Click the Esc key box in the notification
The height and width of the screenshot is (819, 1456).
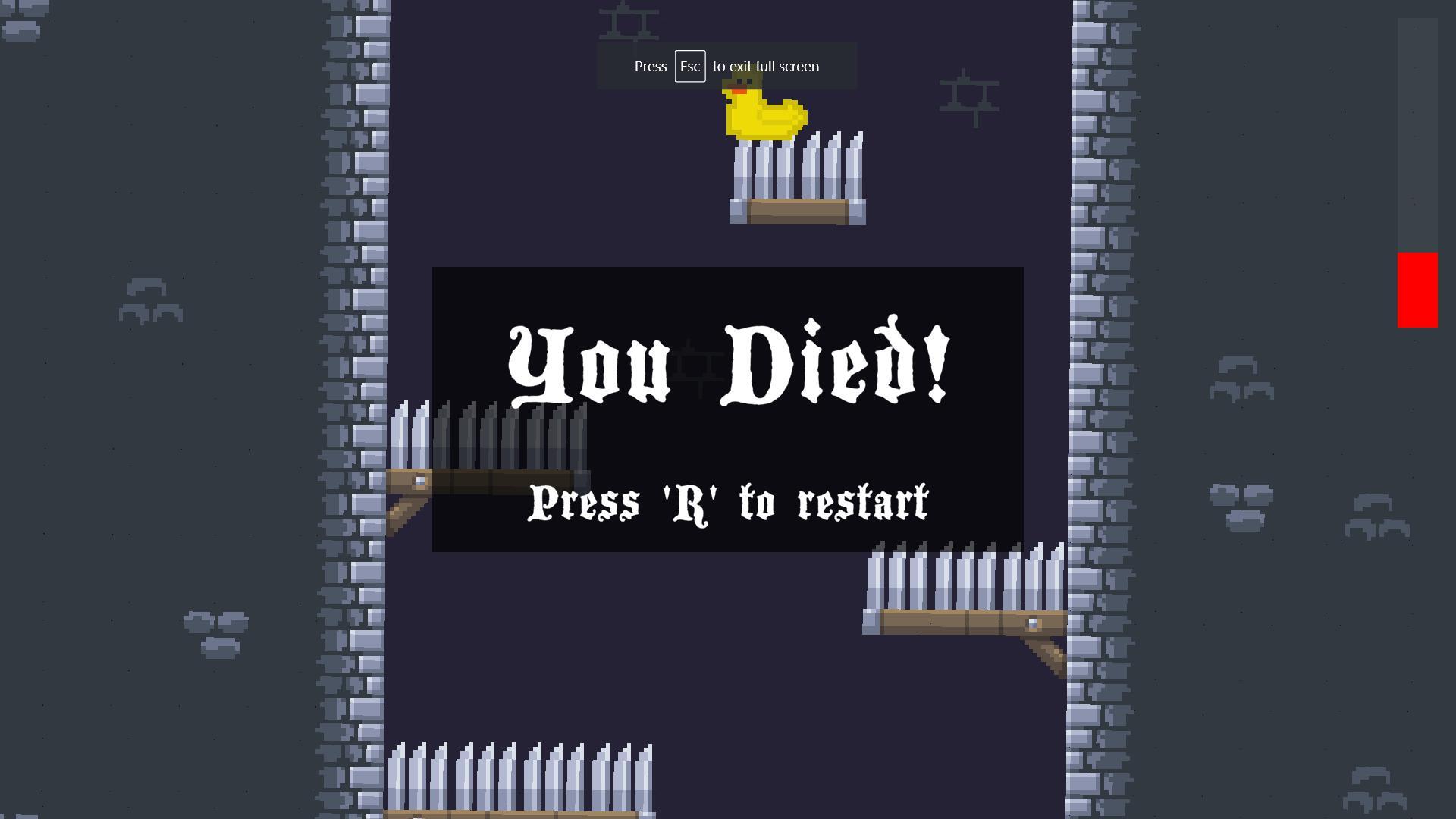click(x=689, y=66)
